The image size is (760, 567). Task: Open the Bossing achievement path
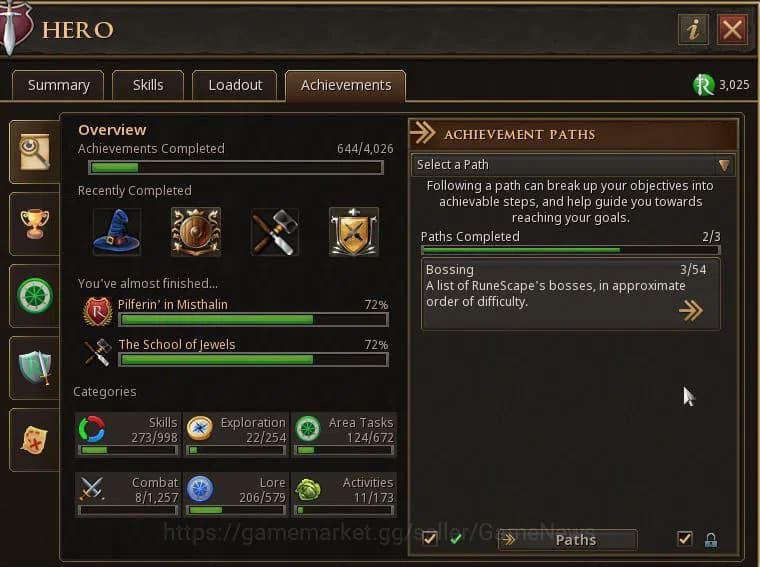click(x=570, y=294)
